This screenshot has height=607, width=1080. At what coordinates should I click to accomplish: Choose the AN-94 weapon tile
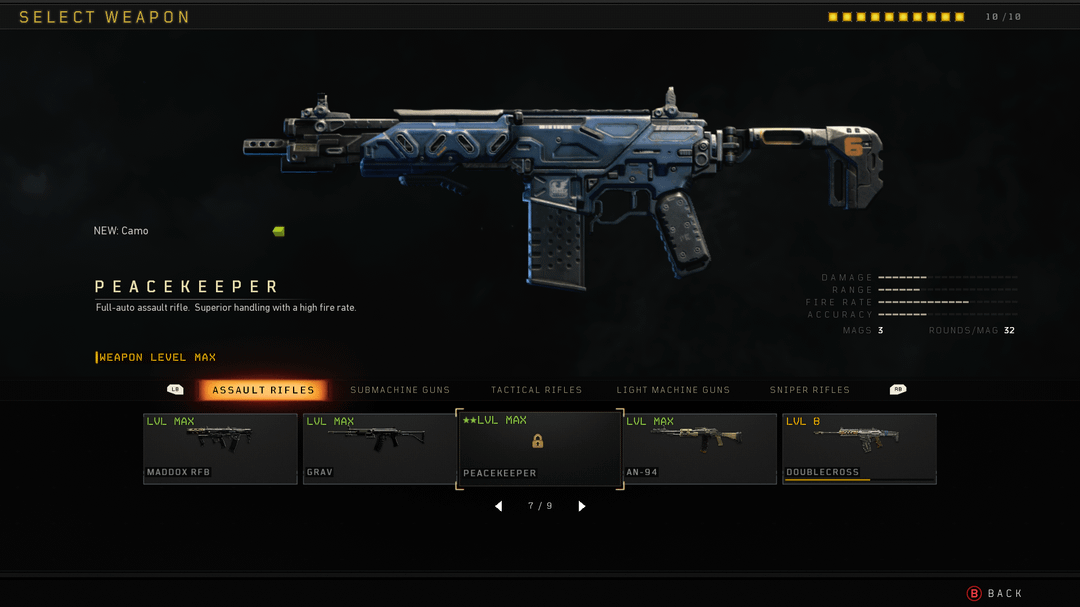tap(700, 448)
